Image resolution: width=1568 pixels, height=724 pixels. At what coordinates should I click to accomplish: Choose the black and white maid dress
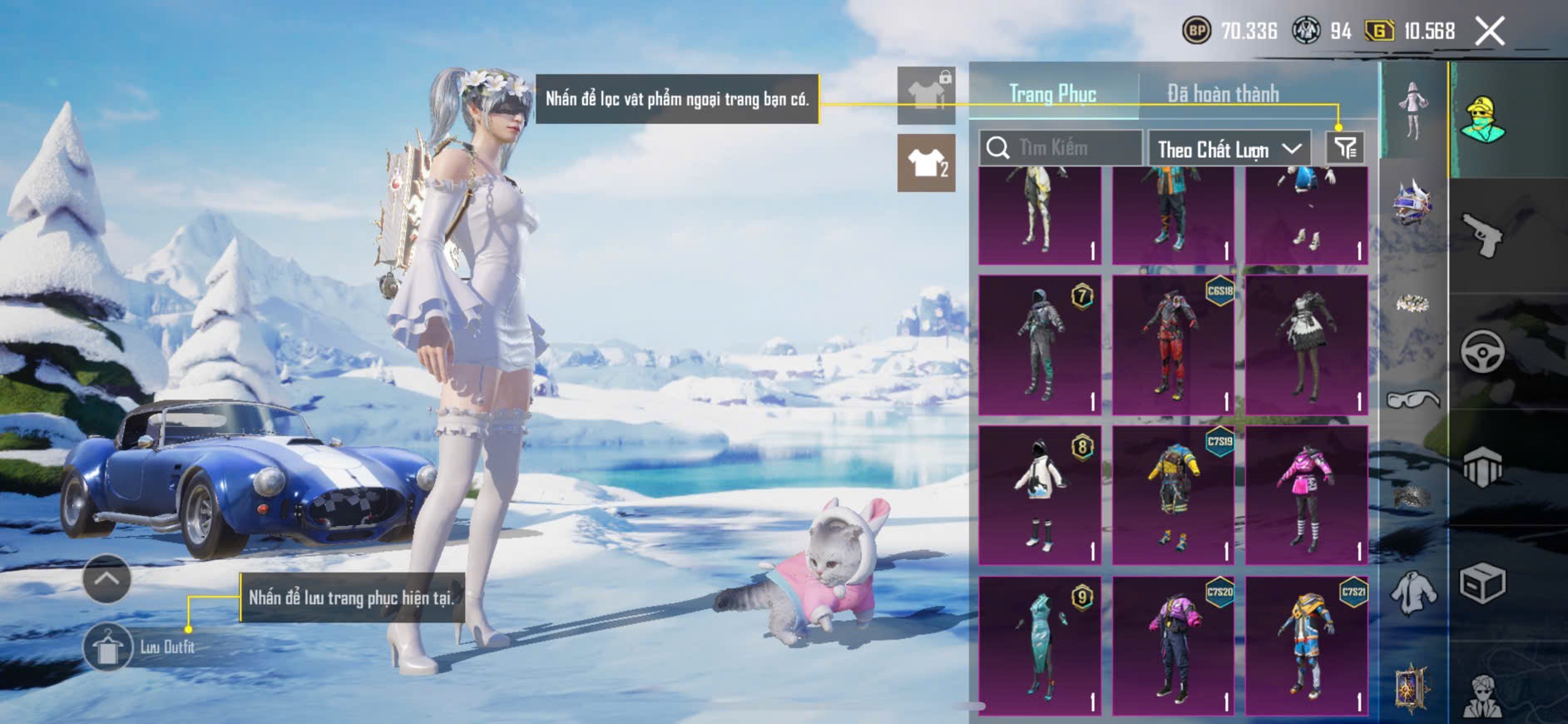(x=1306, y=345)
